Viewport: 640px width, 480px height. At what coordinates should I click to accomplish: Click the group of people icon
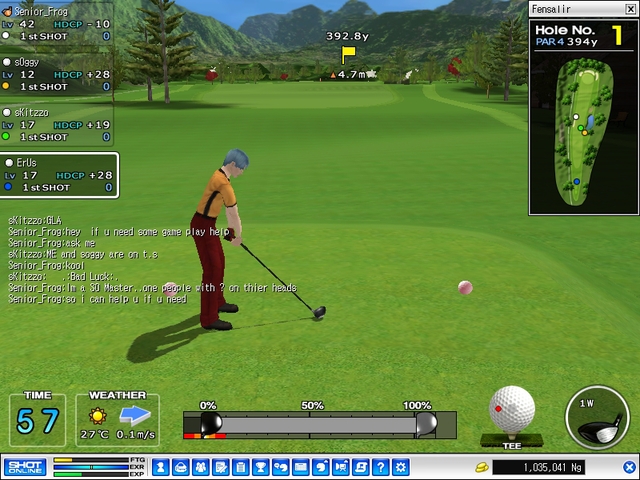[x=201, y=467]
